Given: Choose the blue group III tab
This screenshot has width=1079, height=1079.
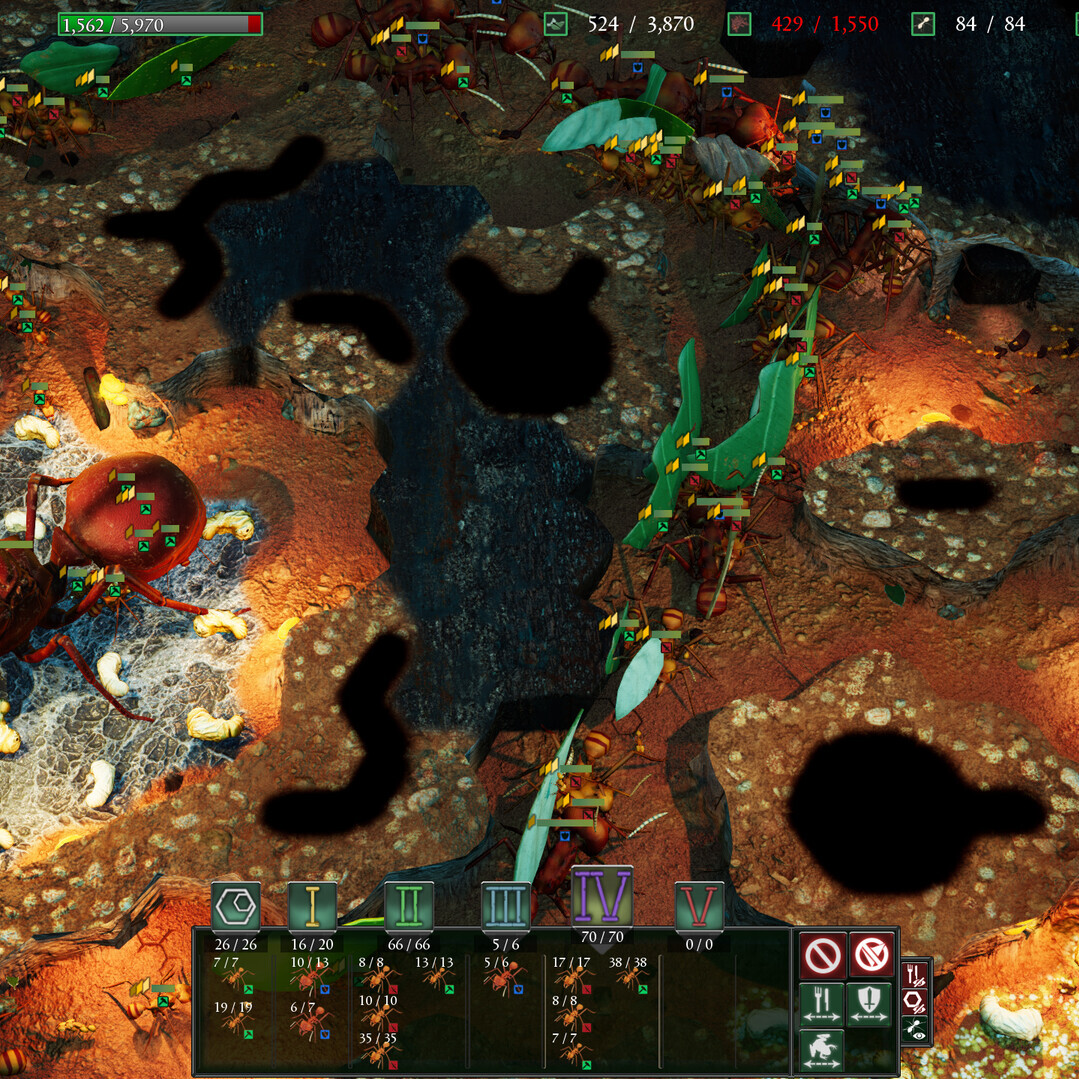Looking at the screenshot, I should point(505,905).
